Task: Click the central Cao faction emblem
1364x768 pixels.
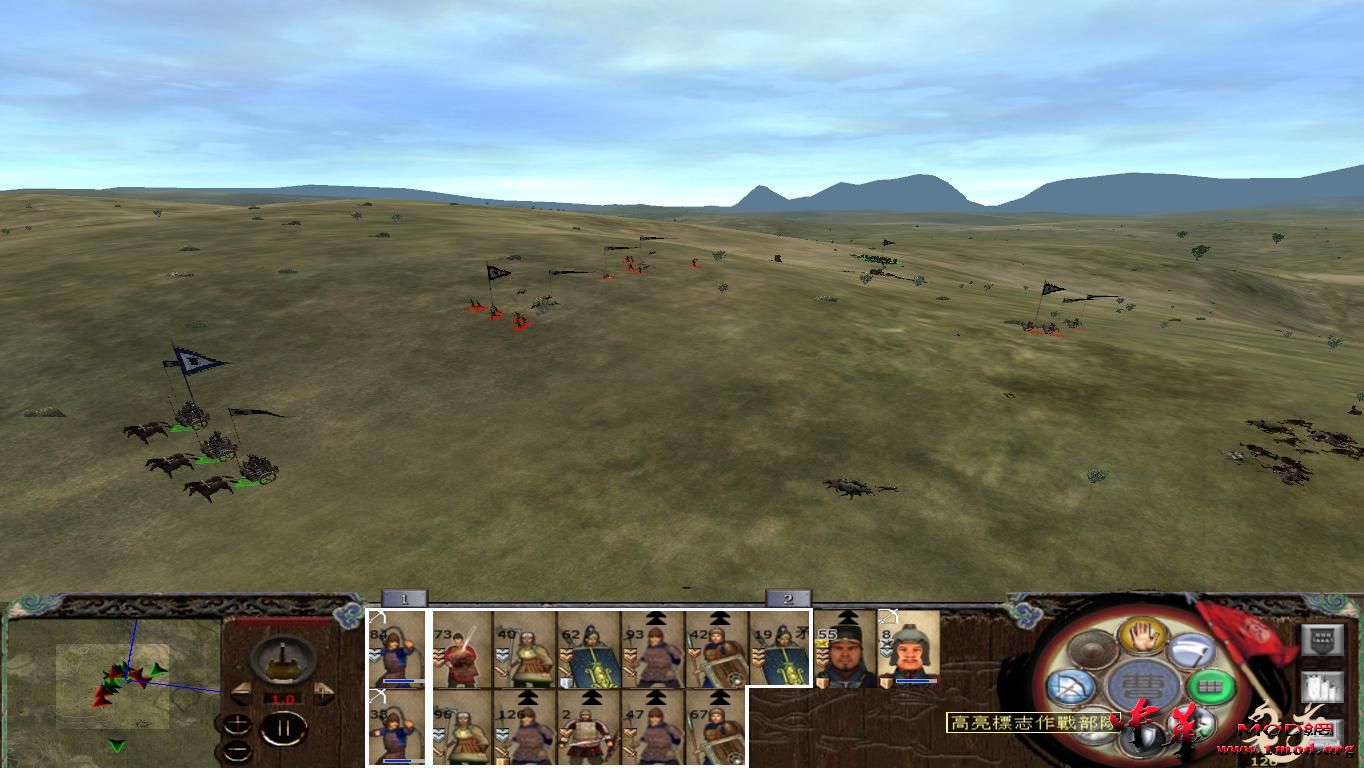Action: [1142, 685]
